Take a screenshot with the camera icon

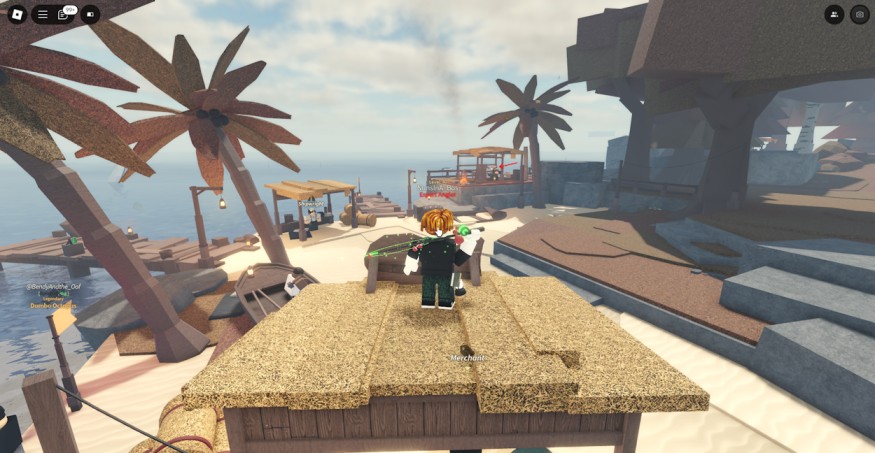pyautogui.click(x=859, y=14)
